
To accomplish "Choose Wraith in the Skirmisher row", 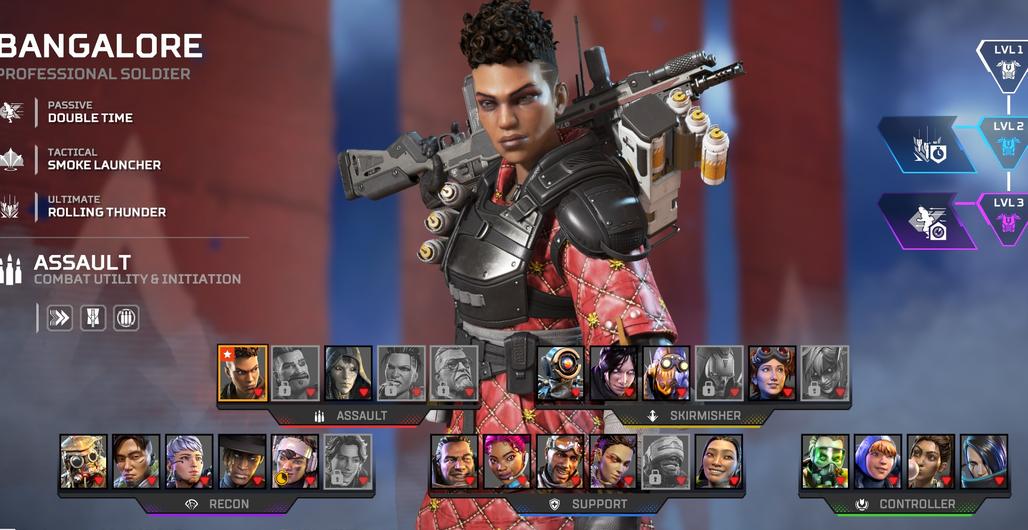I will click(613, 373).
